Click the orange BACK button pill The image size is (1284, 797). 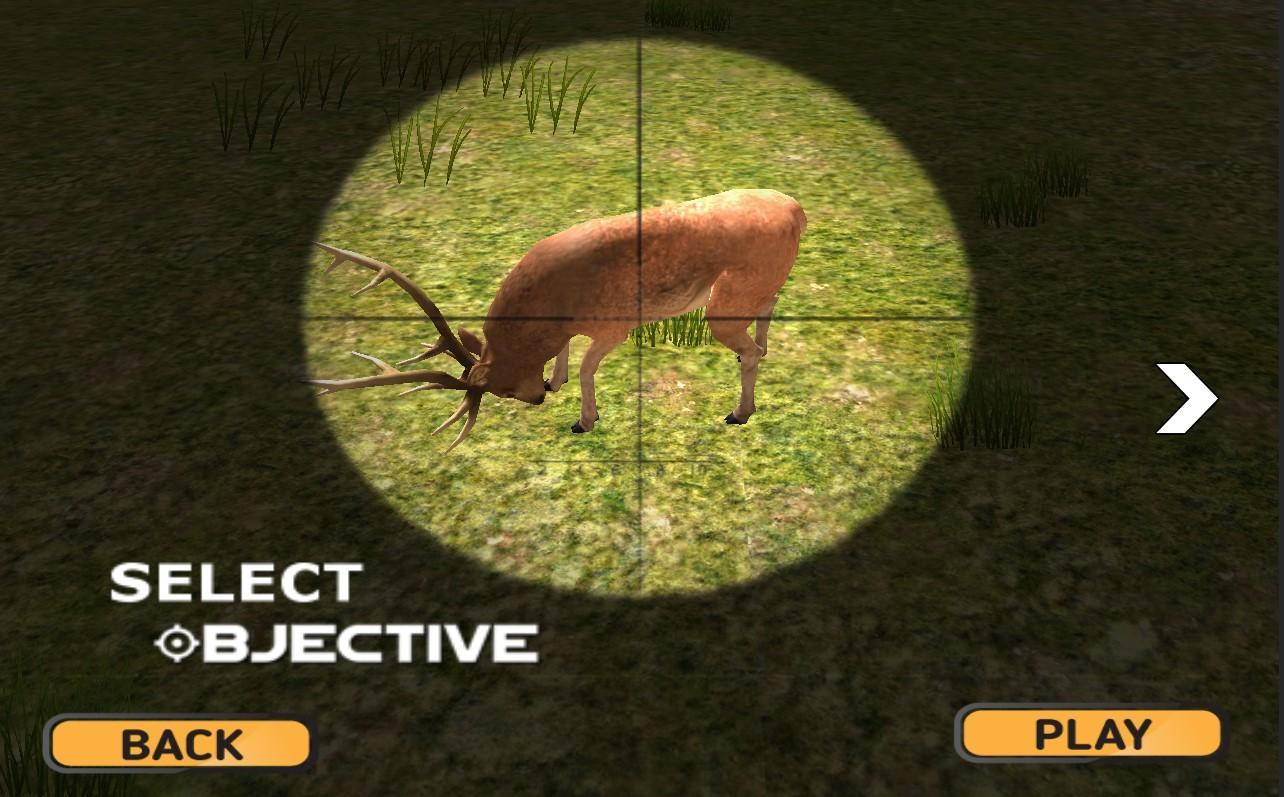176,742
